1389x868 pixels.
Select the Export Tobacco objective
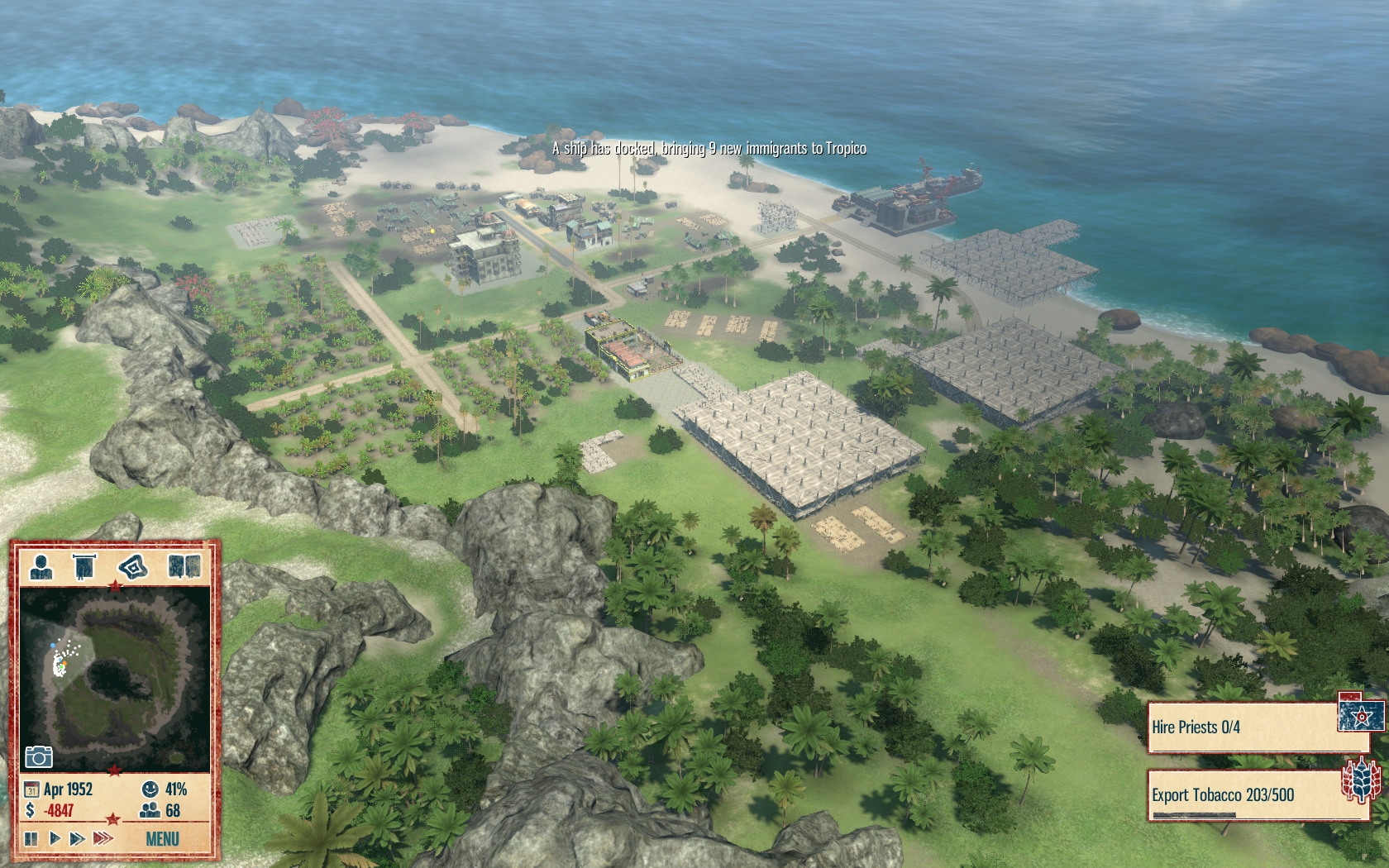pos(1246,795)
